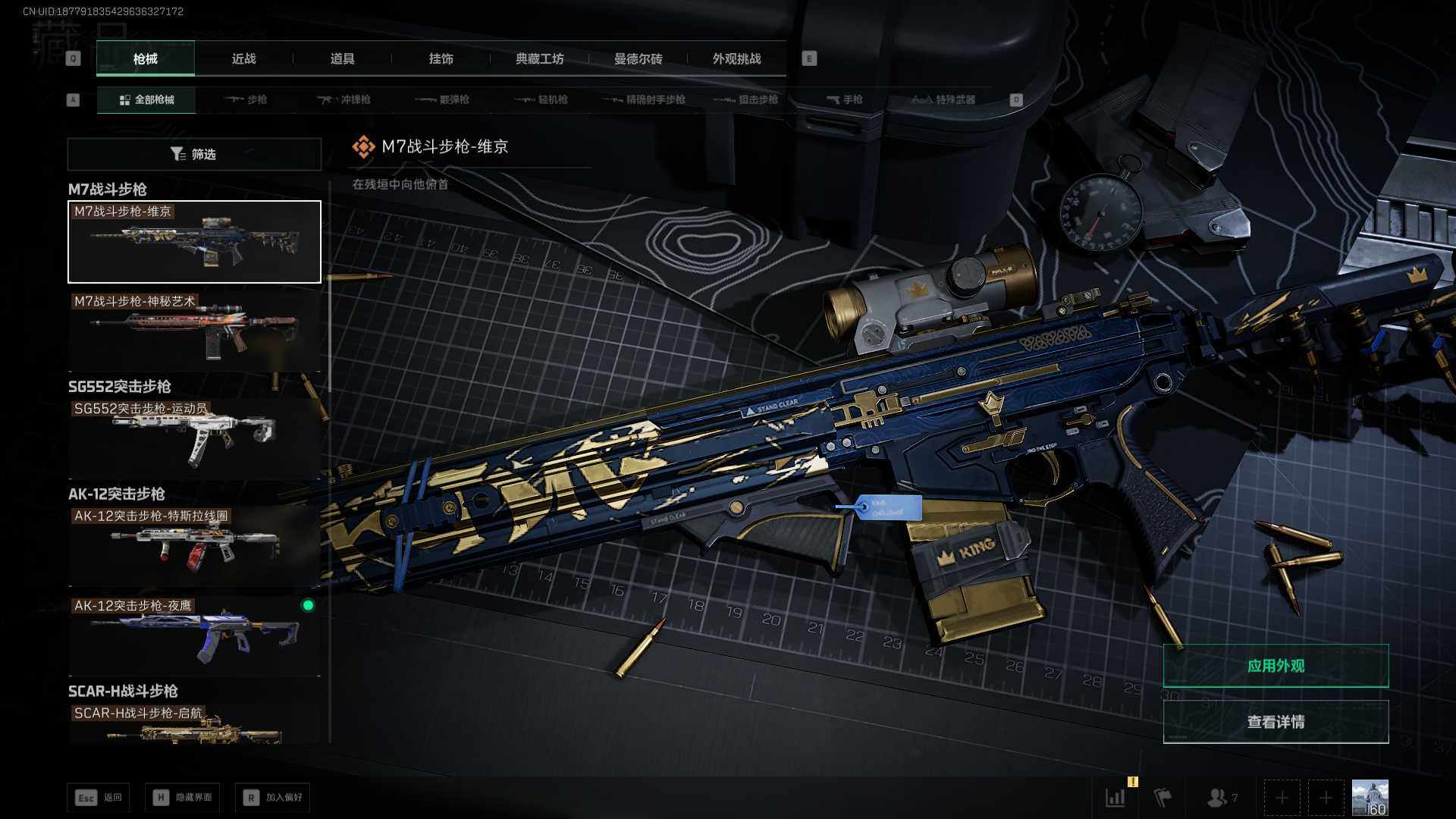
Task: Click the player avatar showing level 60
Action: pyautogui.click(x=1370, y=797)
